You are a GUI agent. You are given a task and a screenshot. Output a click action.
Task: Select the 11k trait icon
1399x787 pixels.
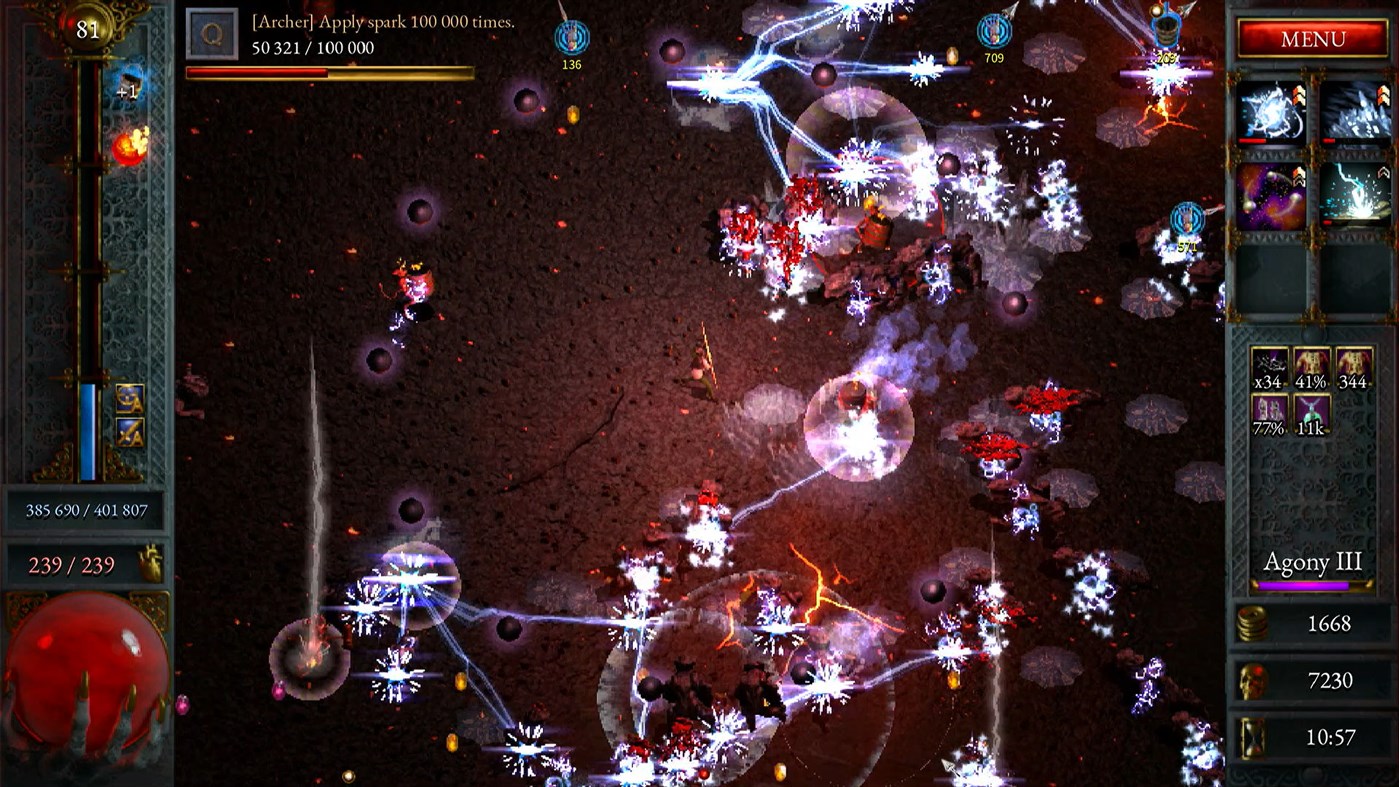(x=1312, y=412)
